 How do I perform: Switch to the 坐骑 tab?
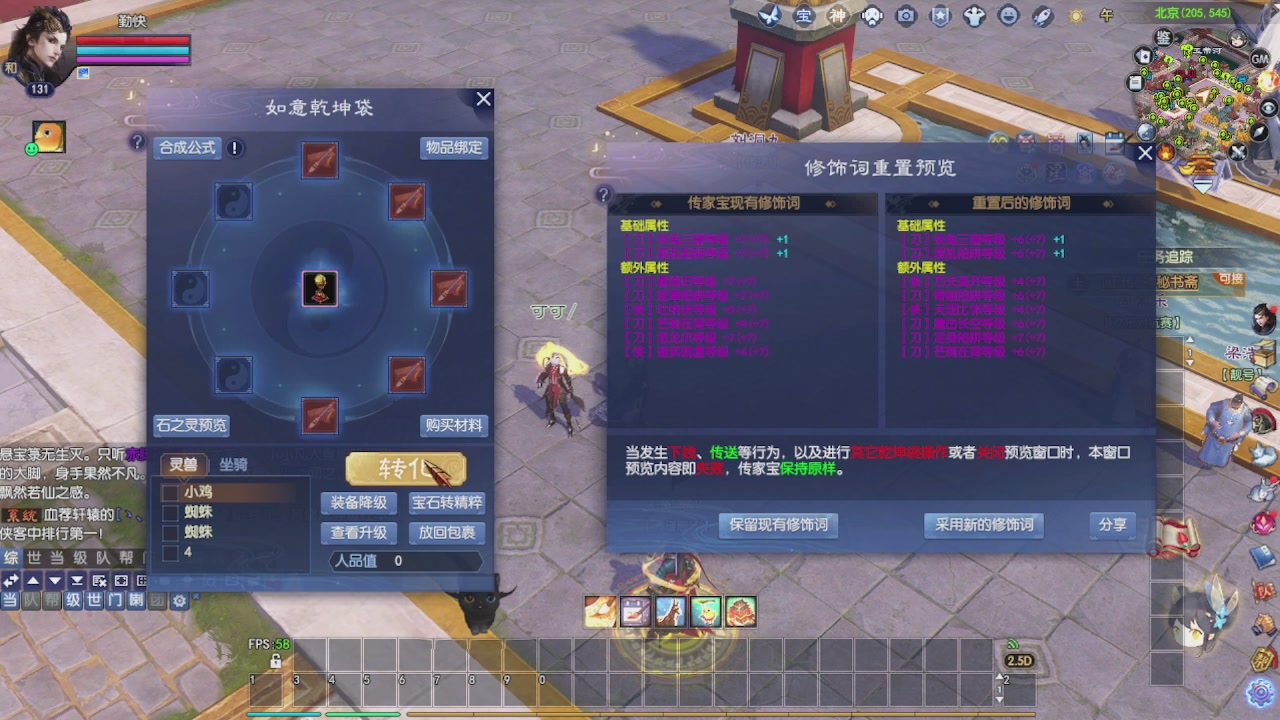click(233, 464)
